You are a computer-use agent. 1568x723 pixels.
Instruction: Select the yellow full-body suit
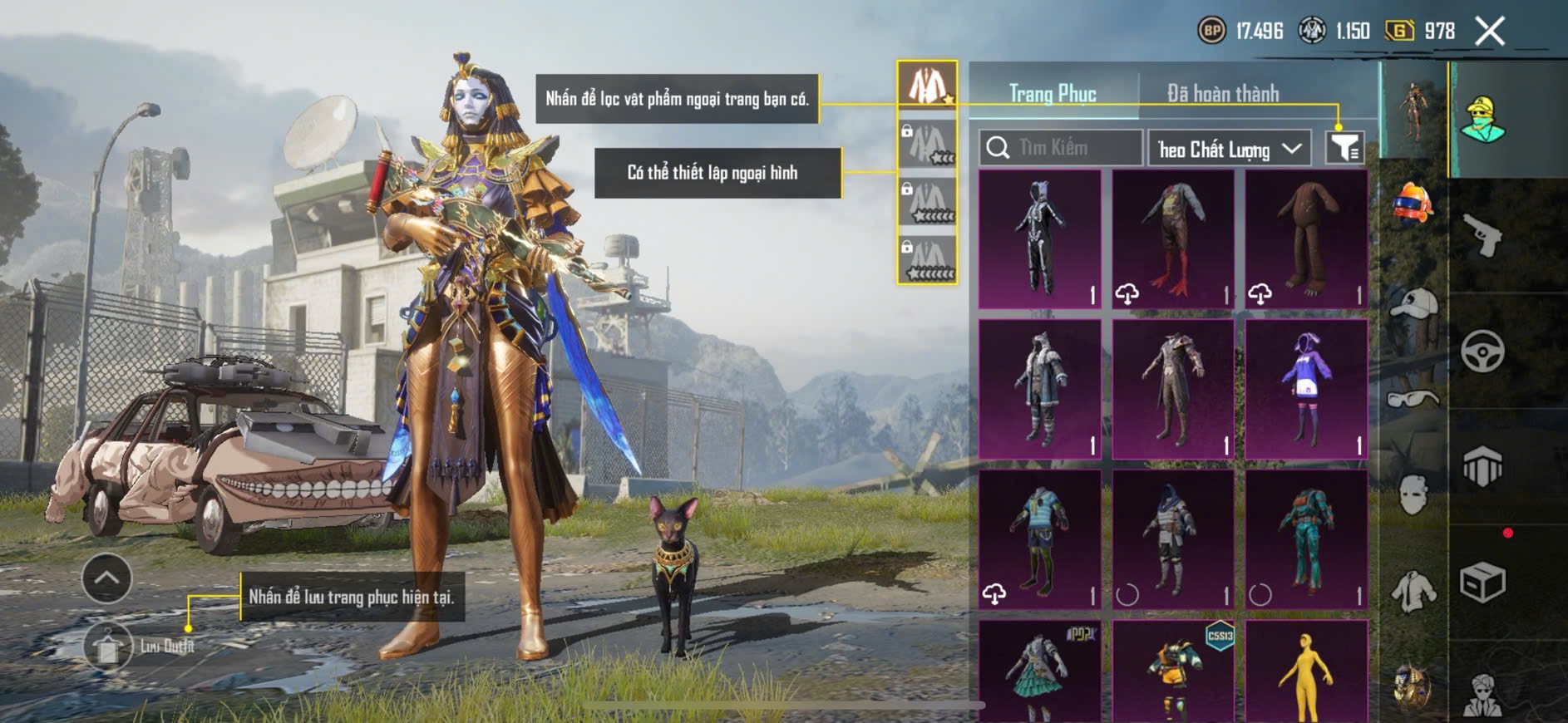point(1306,671)
